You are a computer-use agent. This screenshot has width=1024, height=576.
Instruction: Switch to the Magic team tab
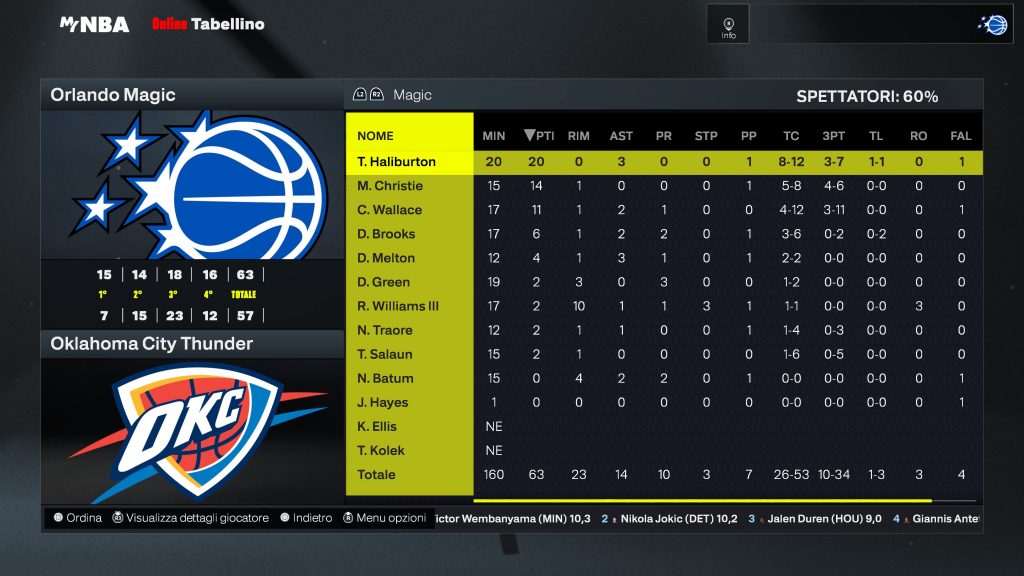point(412,95)
